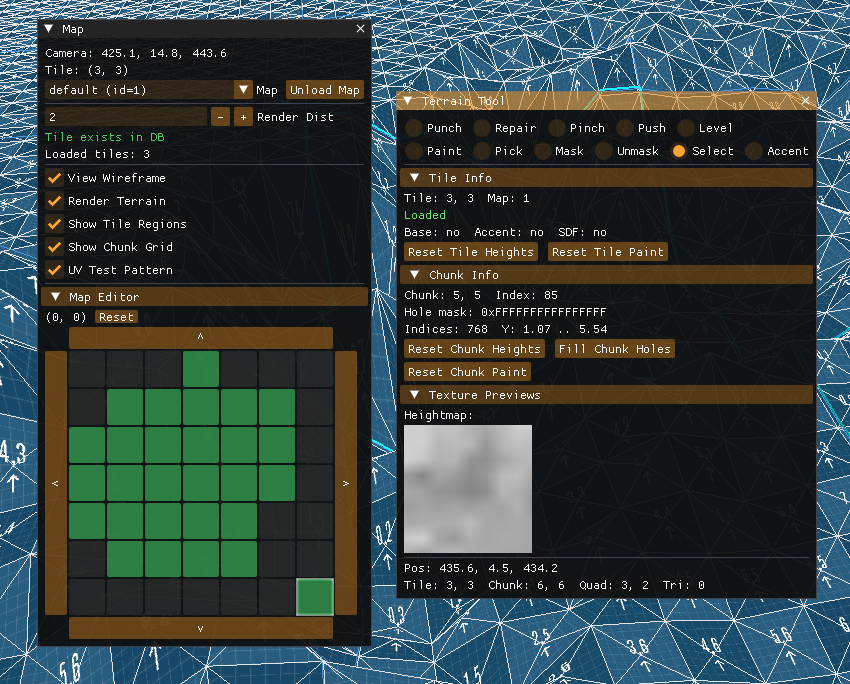
Task: Click the Unload Map button
Action: [x=324, y=90]
